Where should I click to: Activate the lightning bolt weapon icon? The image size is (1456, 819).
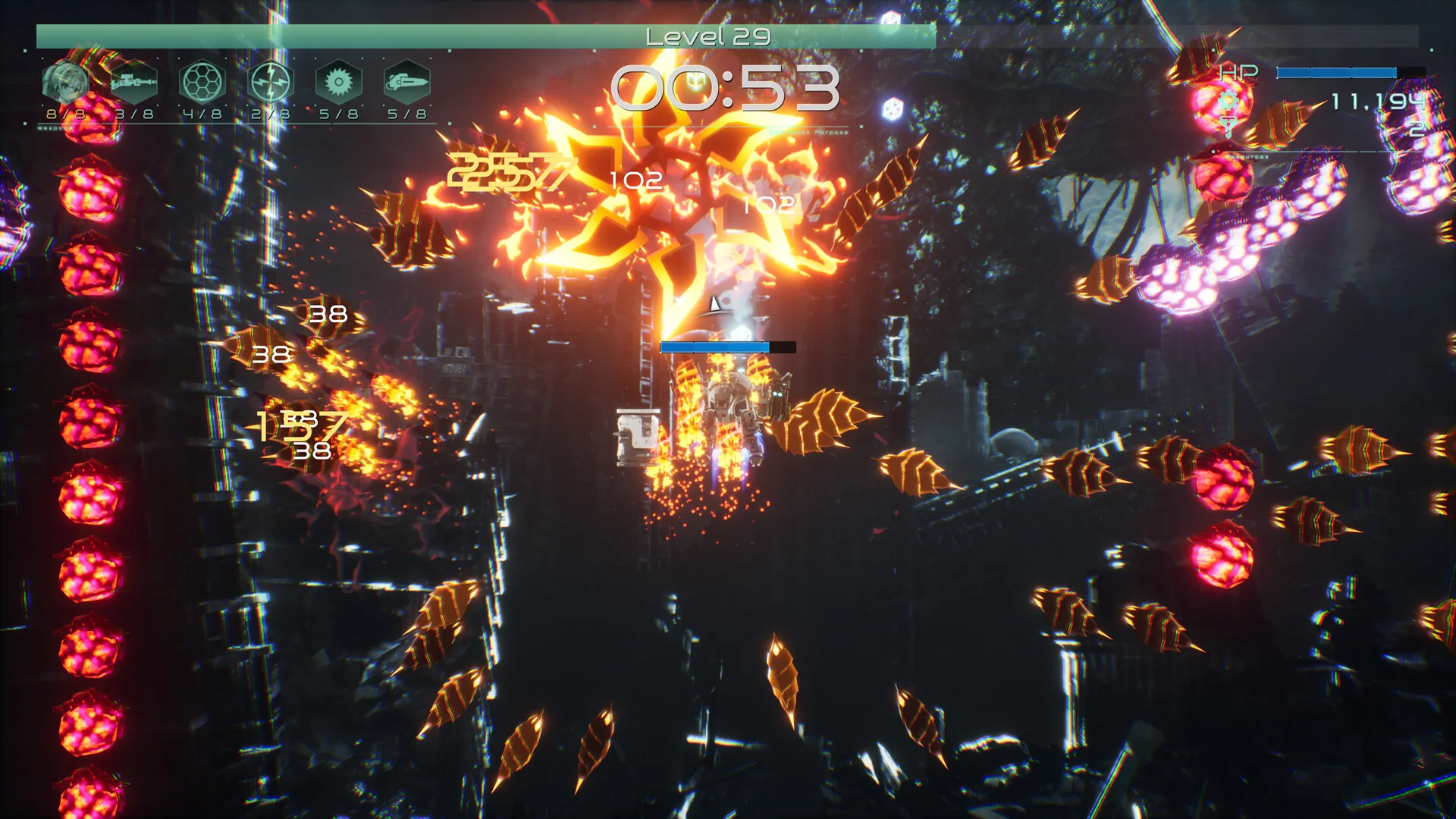tap(270, 81)
